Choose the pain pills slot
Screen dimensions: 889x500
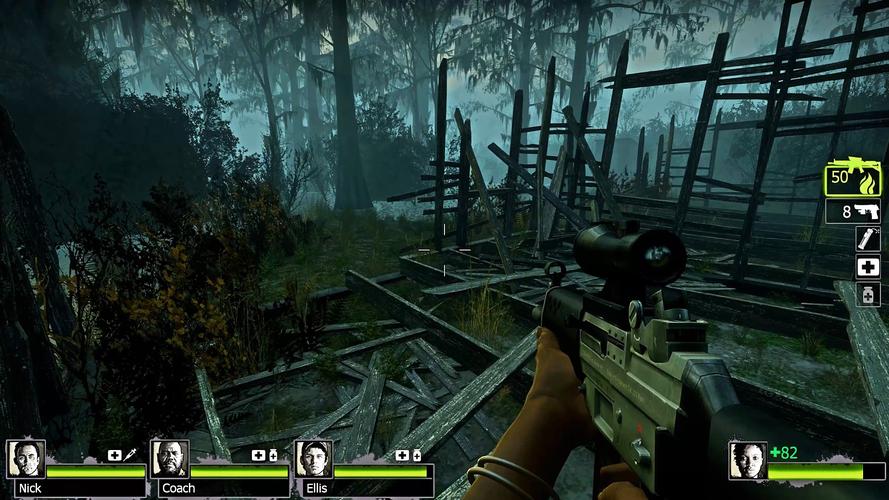pos(867,295)
